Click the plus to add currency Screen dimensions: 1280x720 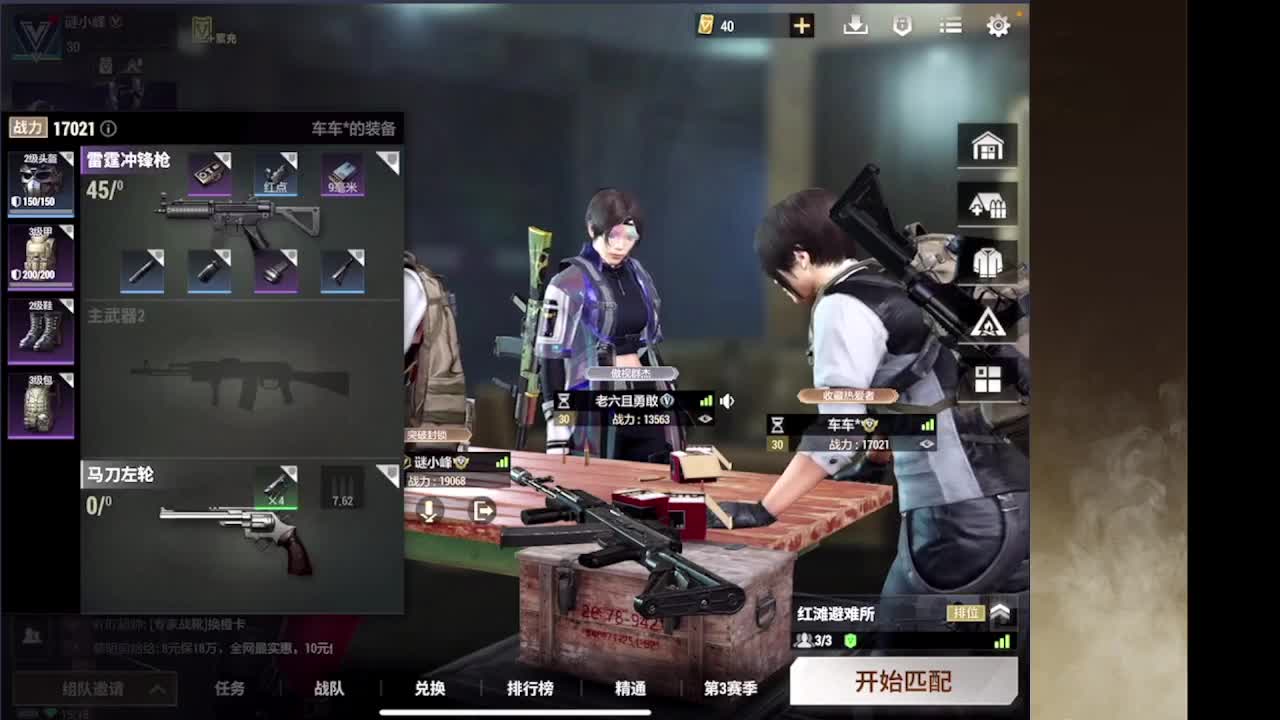800,26
